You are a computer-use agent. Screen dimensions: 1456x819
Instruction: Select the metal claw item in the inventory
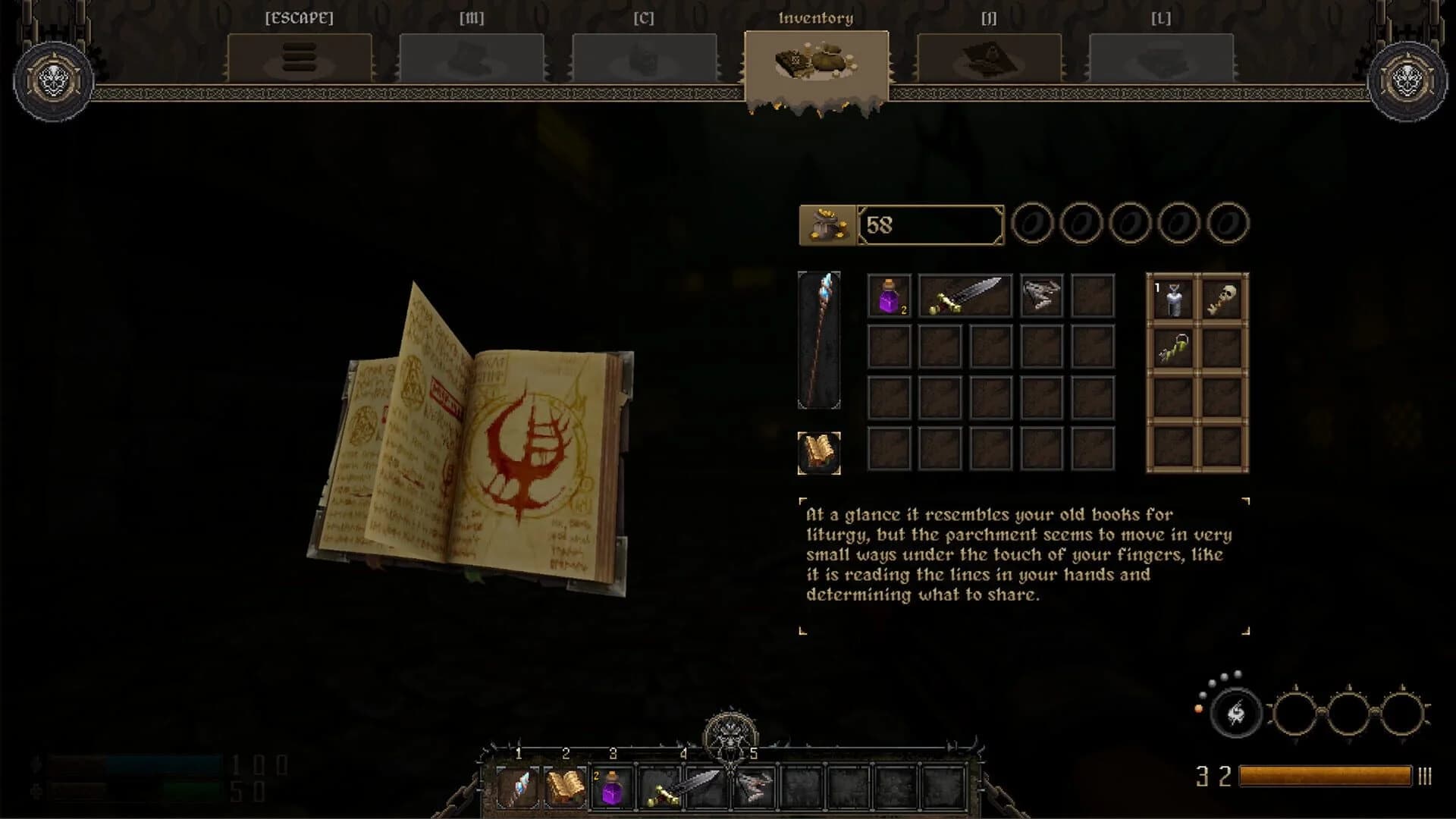(1041, 296)
